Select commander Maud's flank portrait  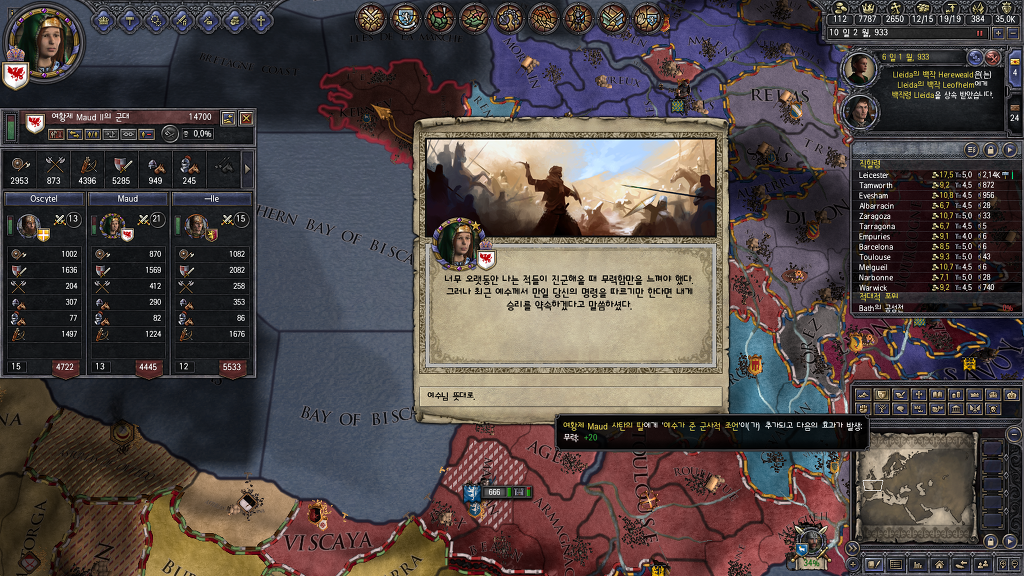(x=111, y=225)
